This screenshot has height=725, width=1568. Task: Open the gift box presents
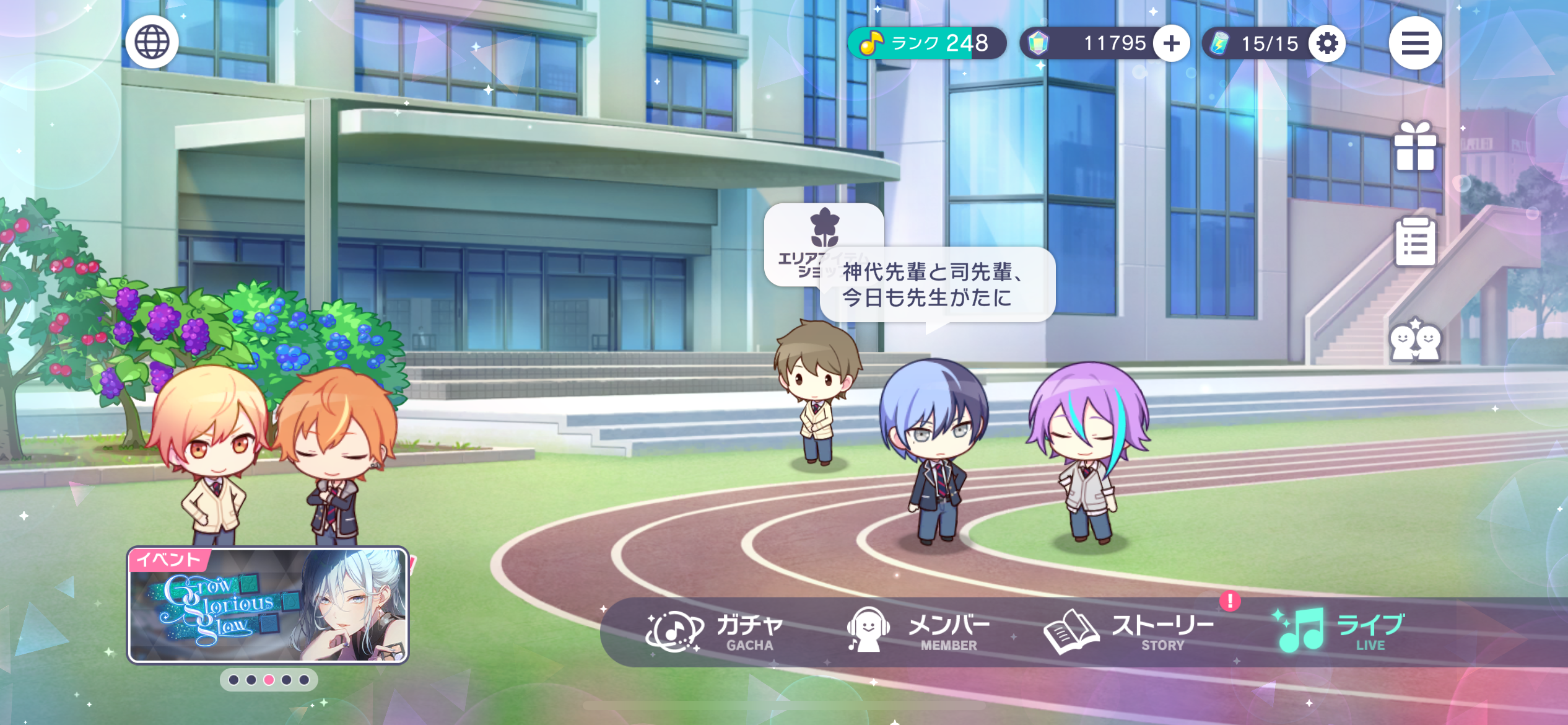point(1414,146)
